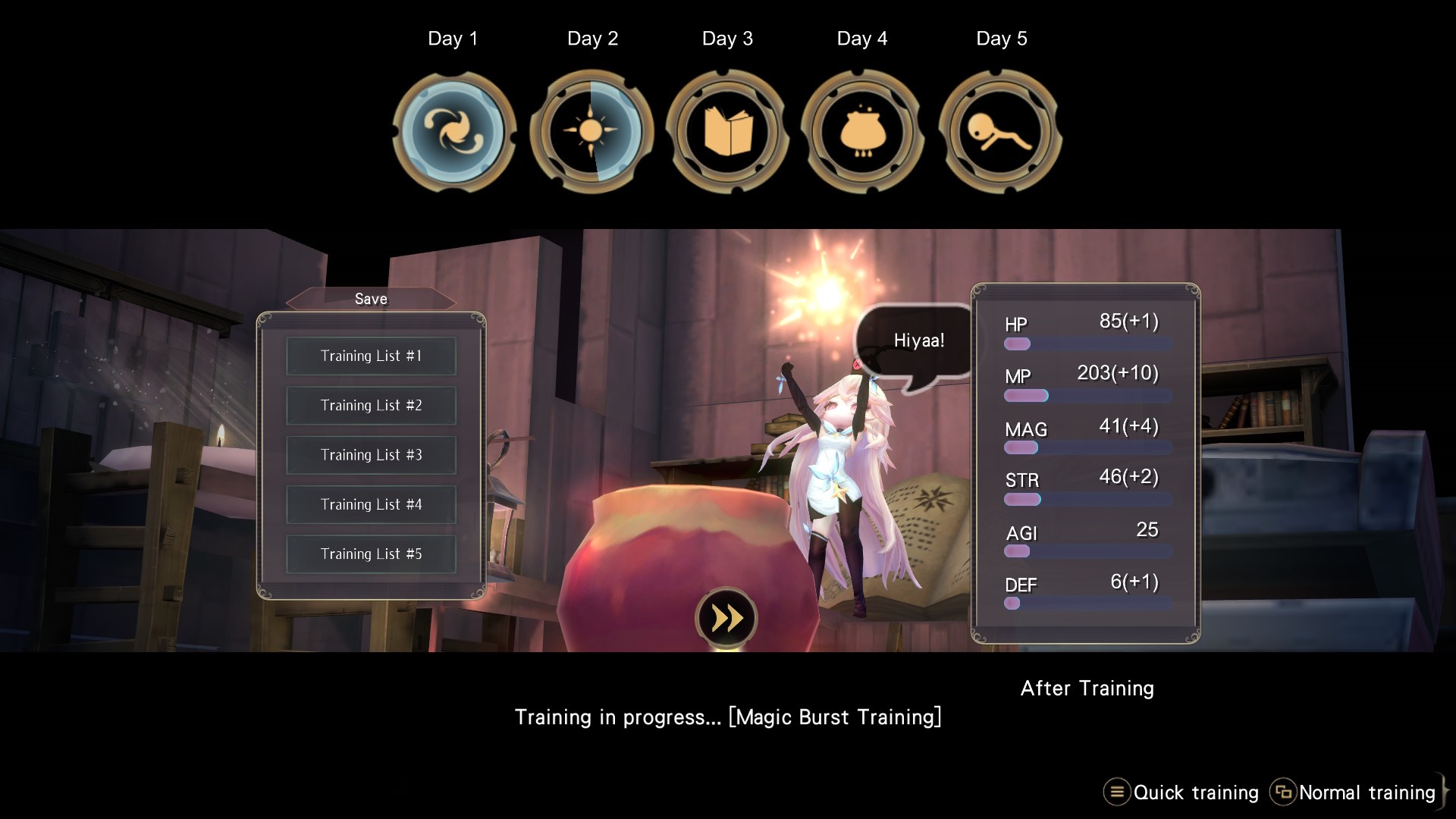
Task: Pick Training List #3 entry
Action: (x=371, y=455)
